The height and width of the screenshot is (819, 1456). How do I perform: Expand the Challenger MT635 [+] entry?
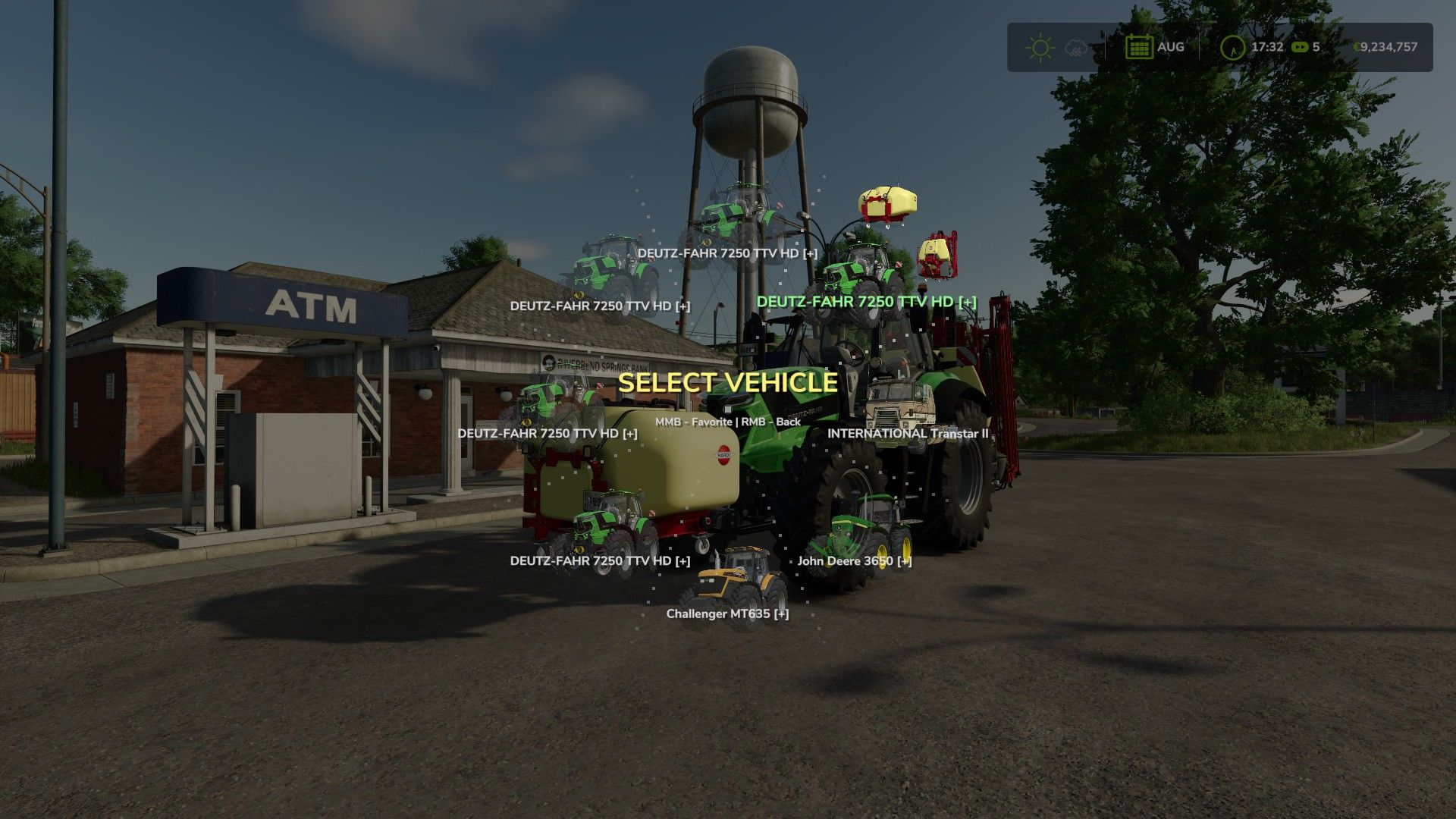pyautogui.click(x=728, y=615)
